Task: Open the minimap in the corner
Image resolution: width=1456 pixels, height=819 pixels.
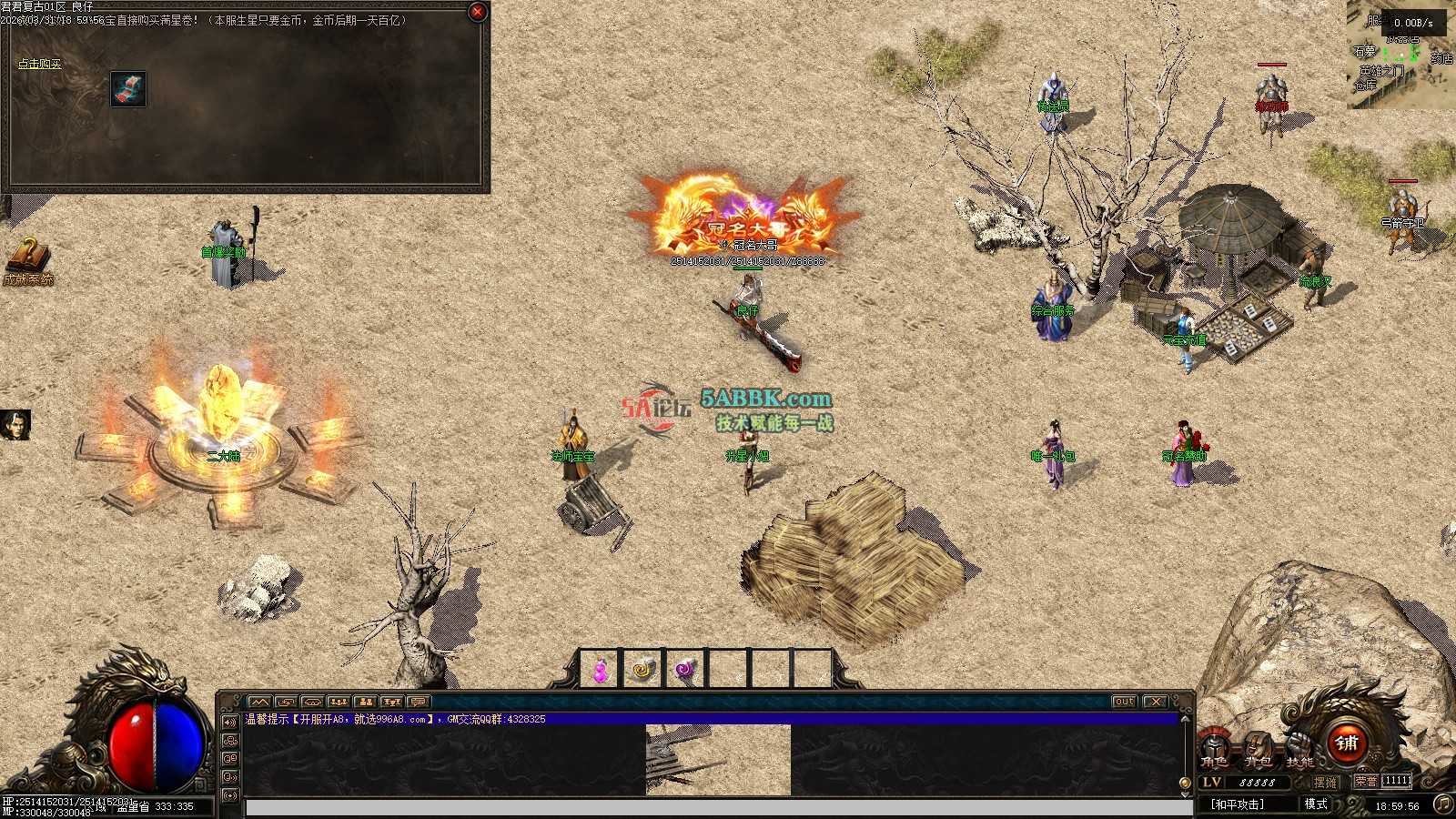Action: coord(1400,55)
